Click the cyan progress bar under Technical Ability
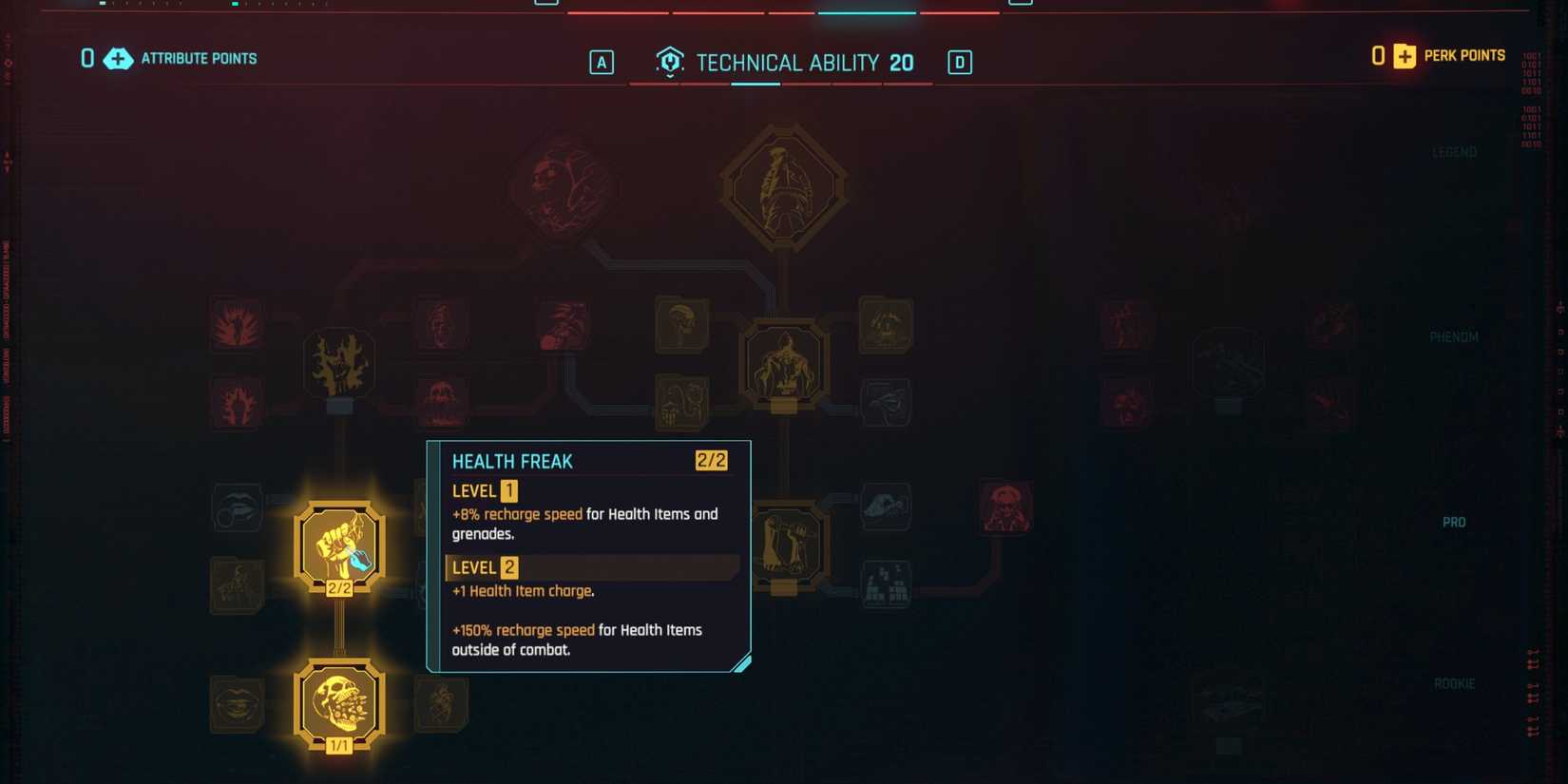This screenshot has width=1568, height=784. point(755,84)
